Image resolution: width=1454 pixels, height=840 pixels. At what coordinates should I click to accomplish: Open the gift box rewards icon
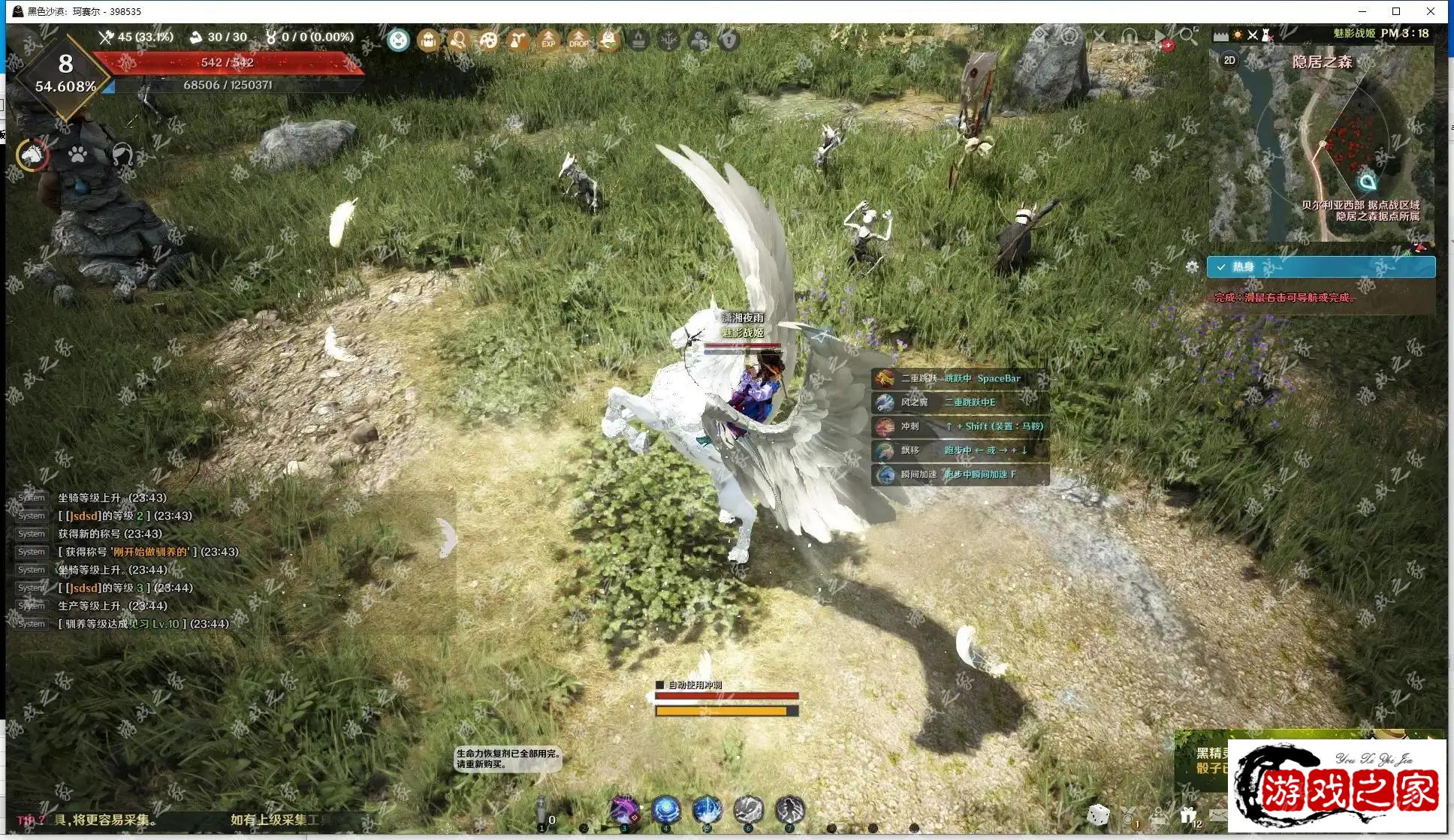click(1187, 814)
